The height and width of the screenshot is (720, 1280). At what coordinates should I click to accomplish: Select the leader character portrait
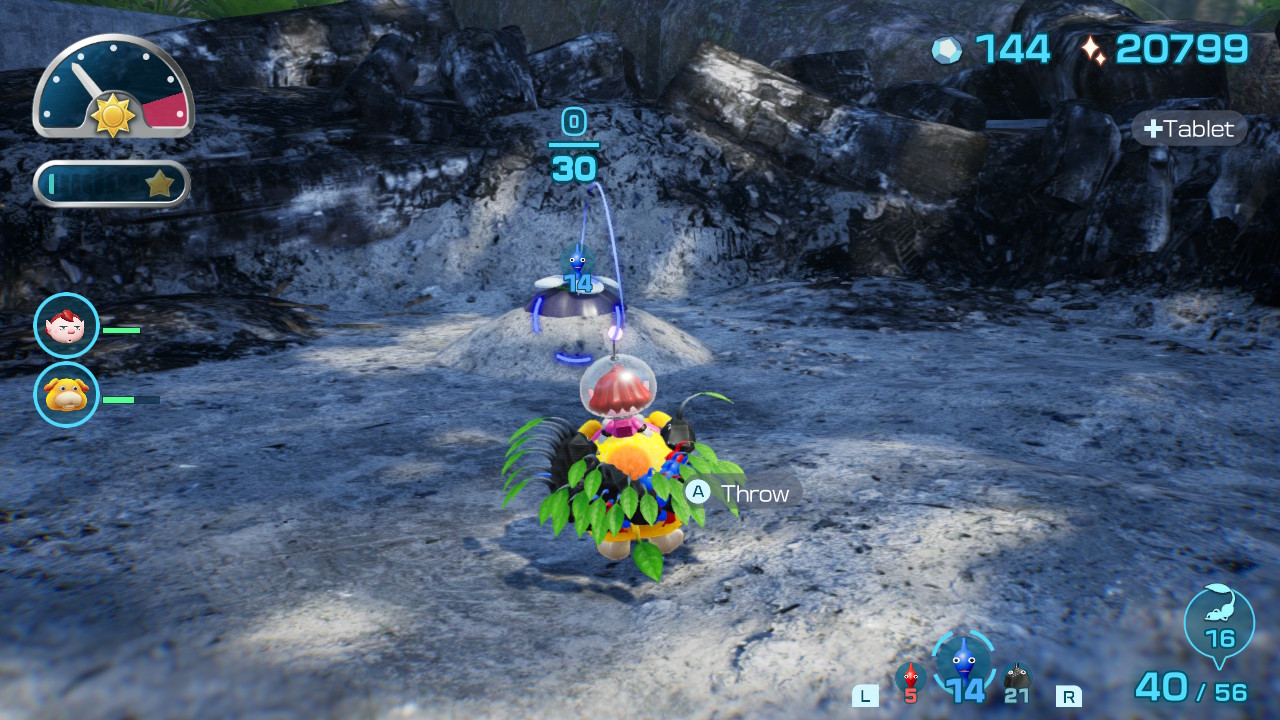[66, 326]
